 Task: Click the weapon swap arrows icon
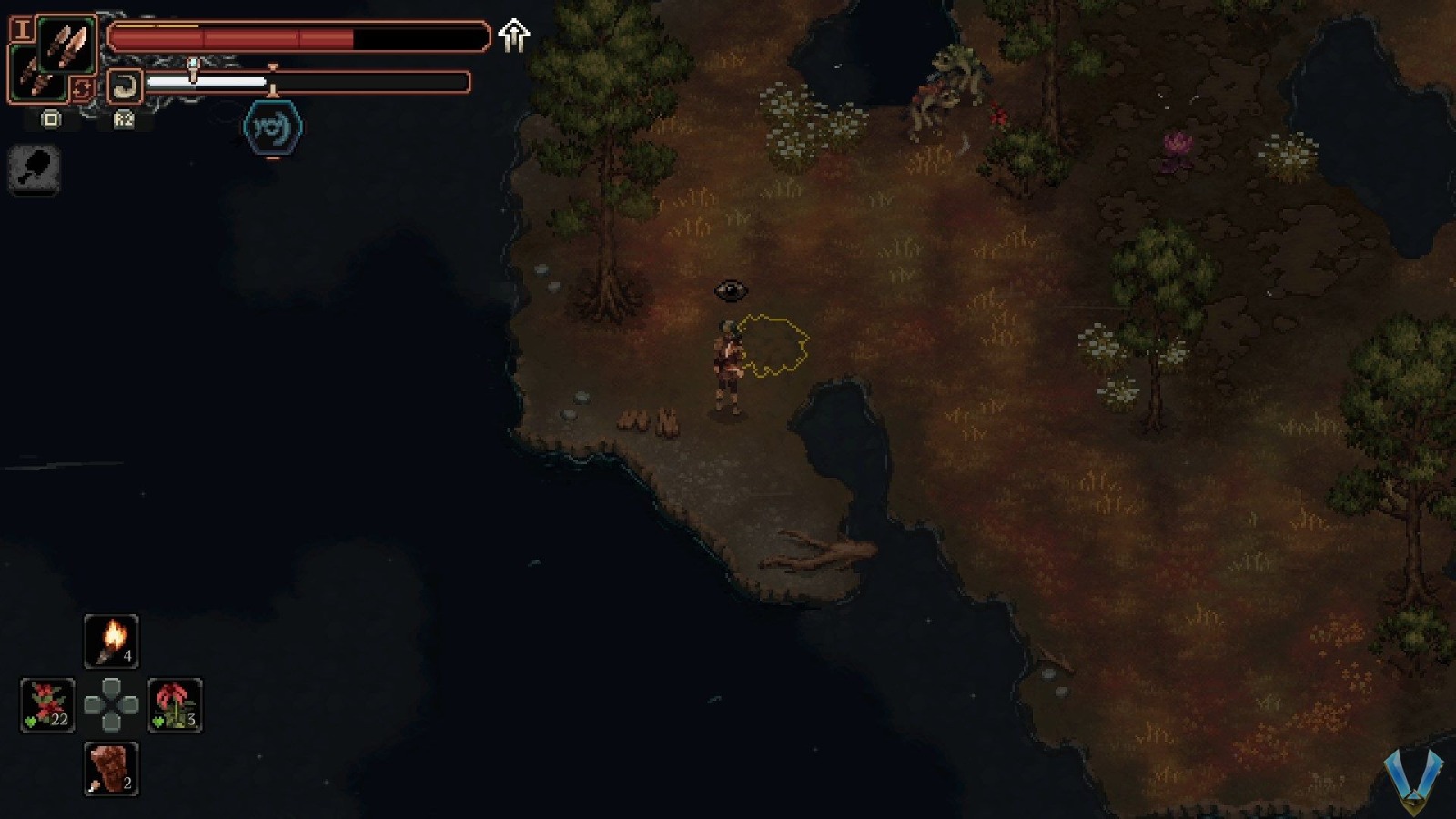pyautogui.click(x=83, y=86)
